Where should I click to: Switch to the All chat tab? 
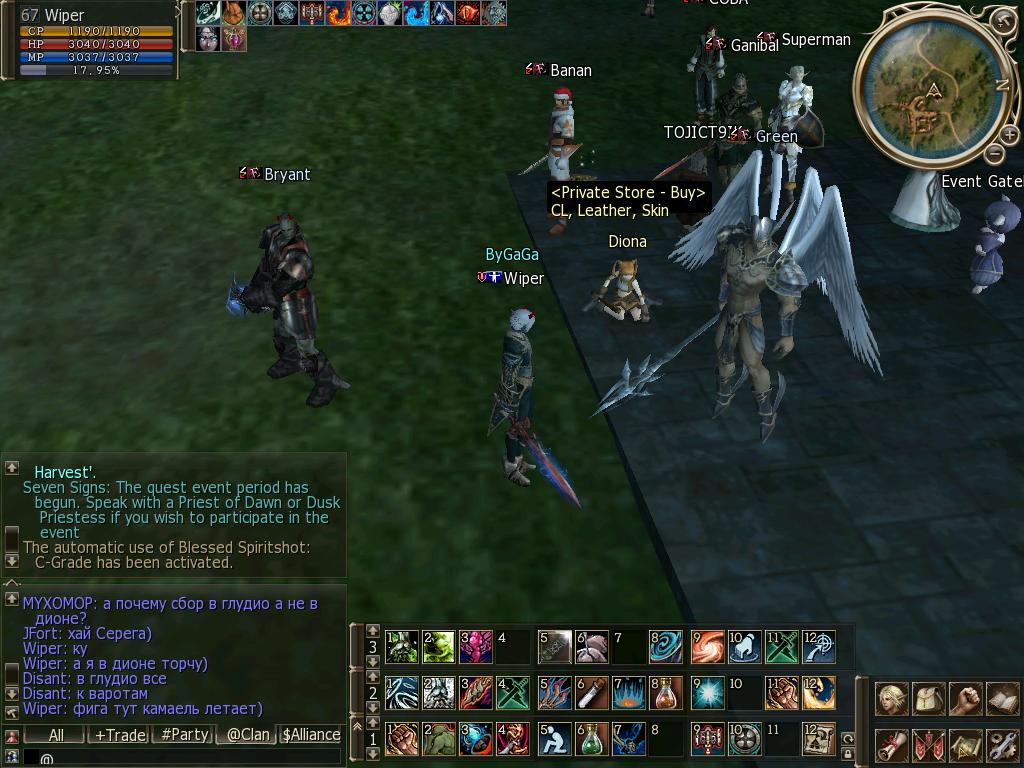point(56,735)
